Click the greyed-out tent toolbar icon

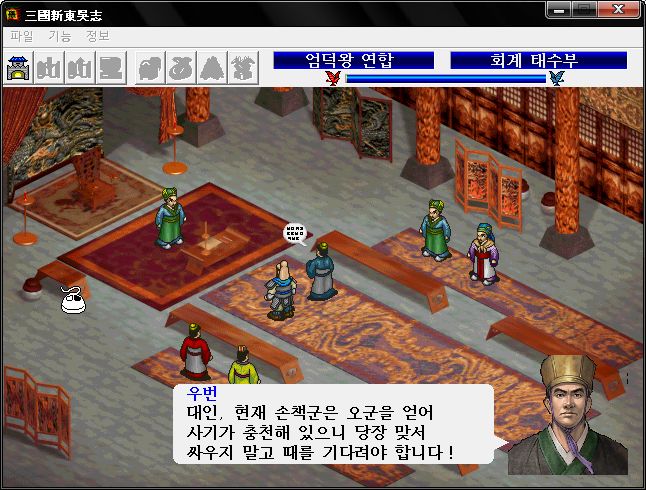212,68
